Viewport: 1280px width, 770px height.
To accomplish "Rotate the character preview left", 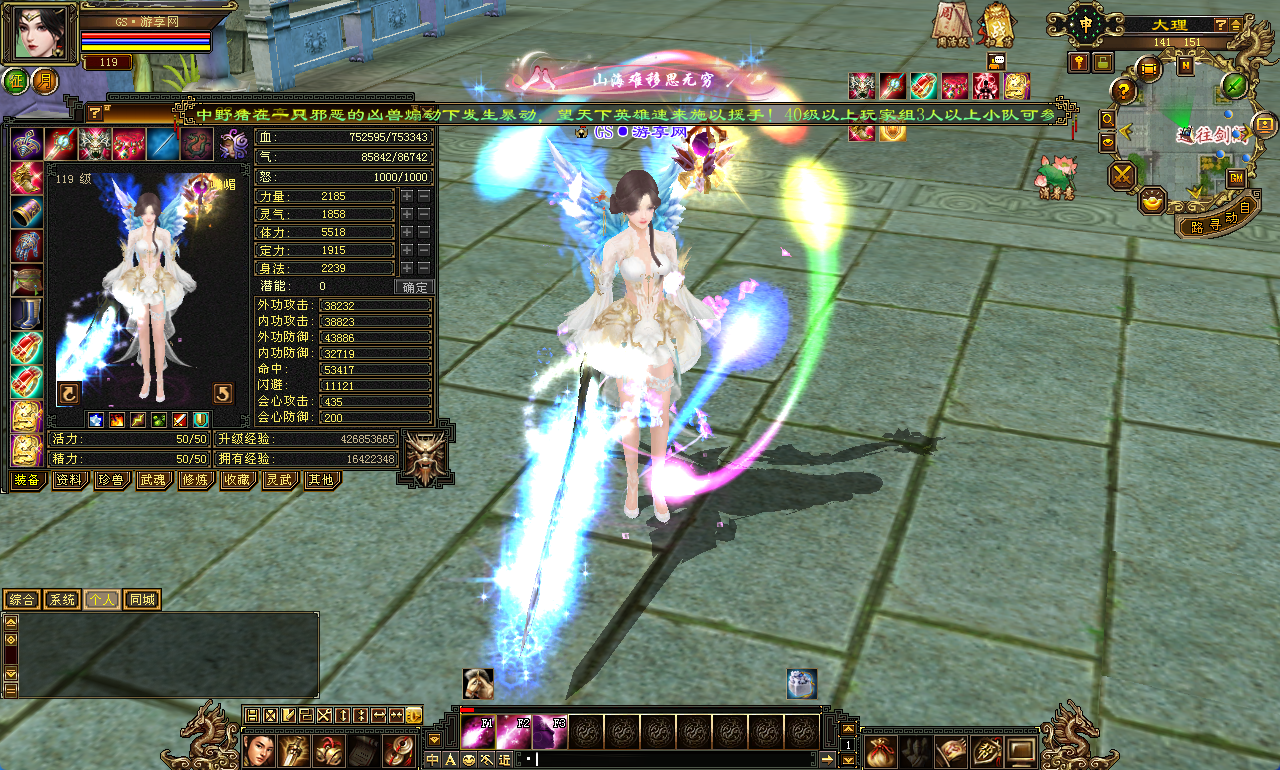I will point(68,392).
